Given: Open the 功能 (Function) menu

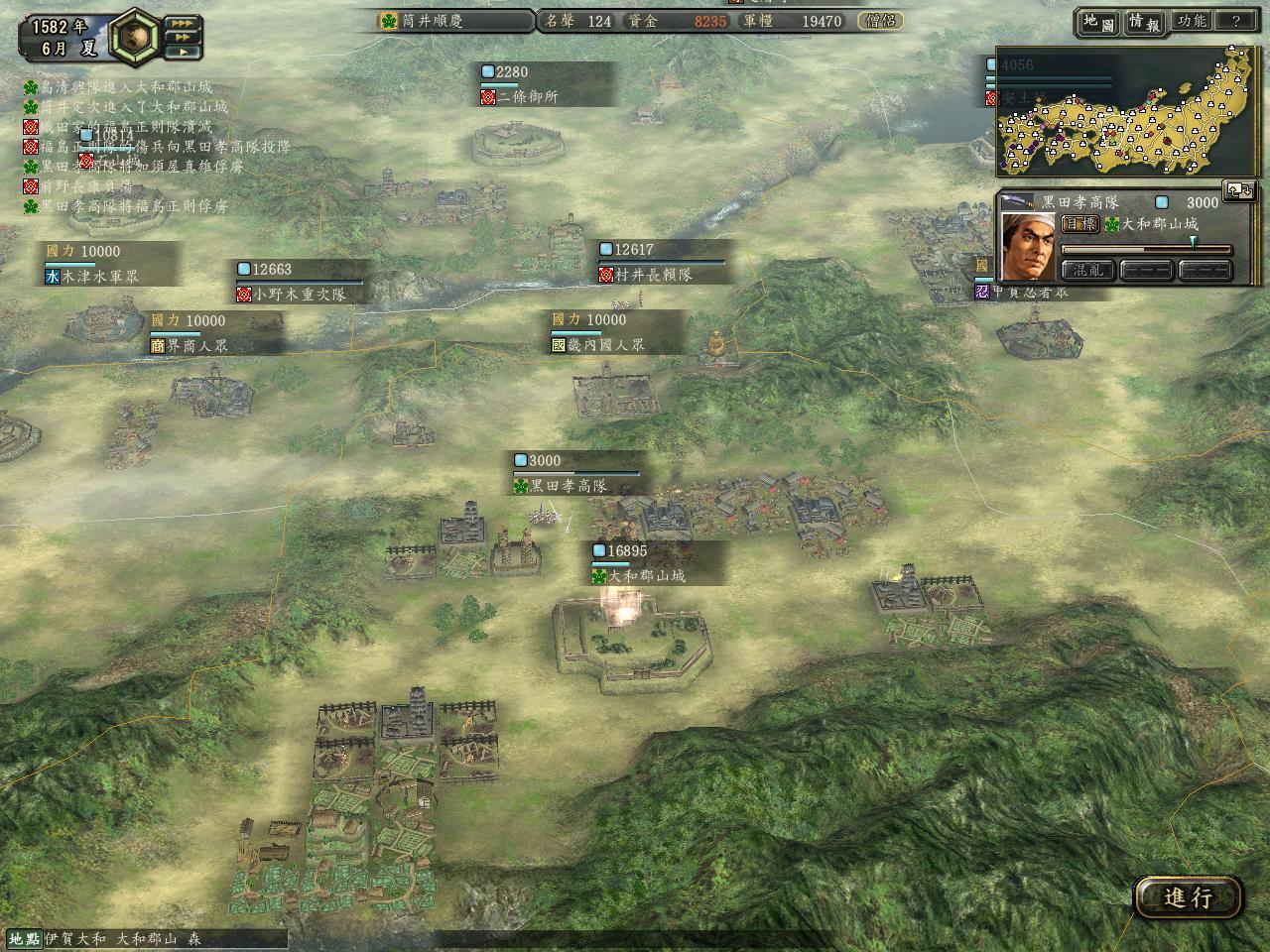Looking at the screenshot, I should click(1190, 21).
